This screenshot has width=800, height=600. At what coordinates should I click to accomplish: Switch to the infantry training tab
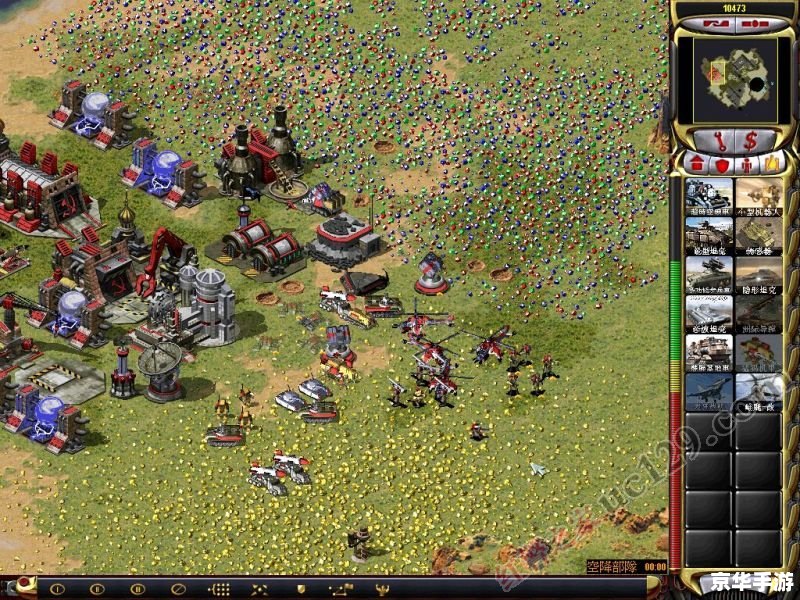[745, 163]
